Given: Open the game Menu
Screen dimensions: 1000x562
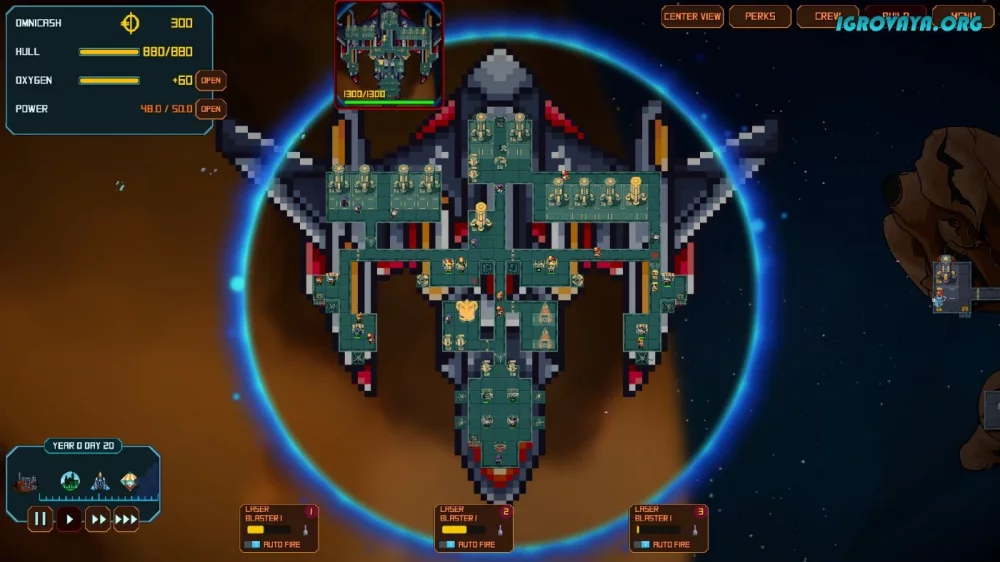Looking at the screenshot, I should click(x=962, y=17).
